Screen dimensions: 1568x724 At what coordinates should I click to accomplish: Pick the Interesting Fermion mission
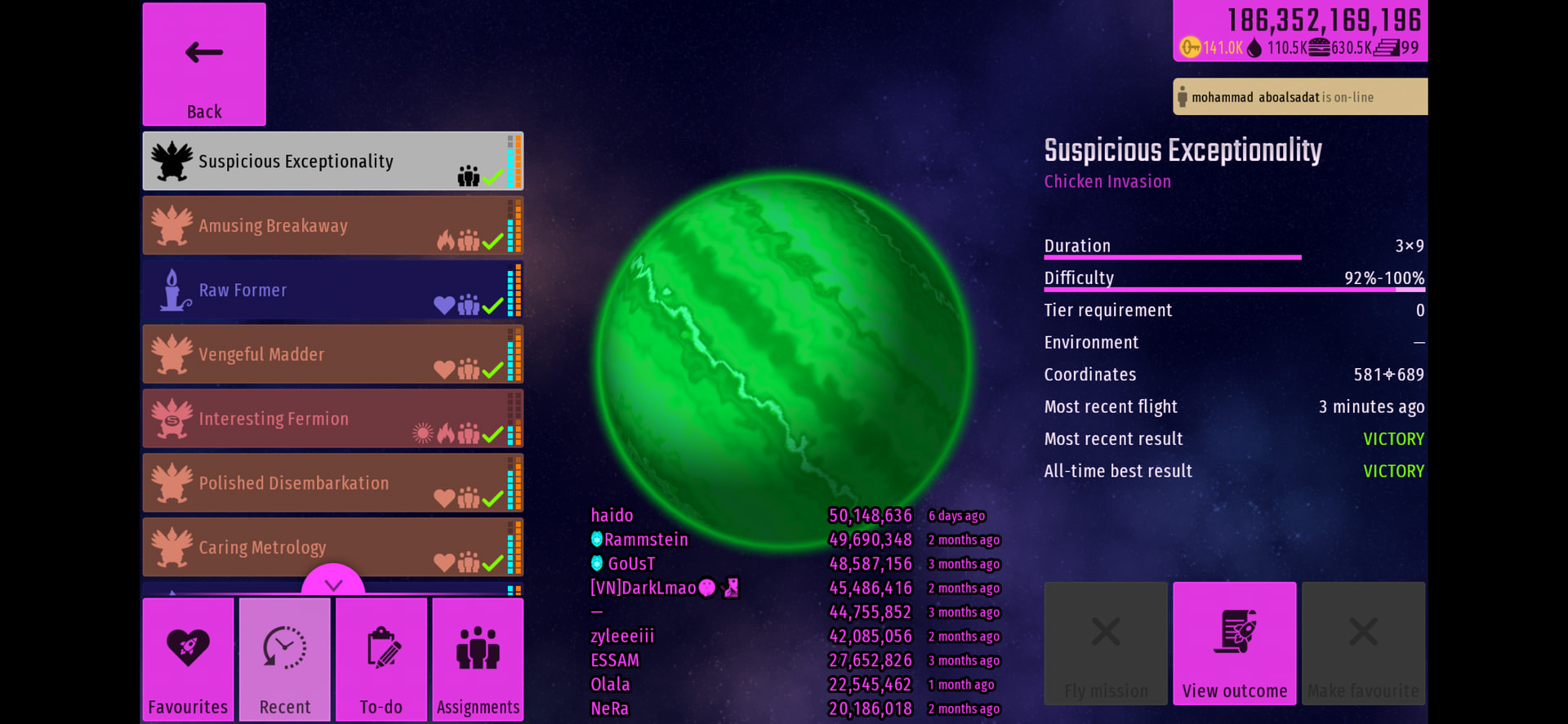[332, 419]
